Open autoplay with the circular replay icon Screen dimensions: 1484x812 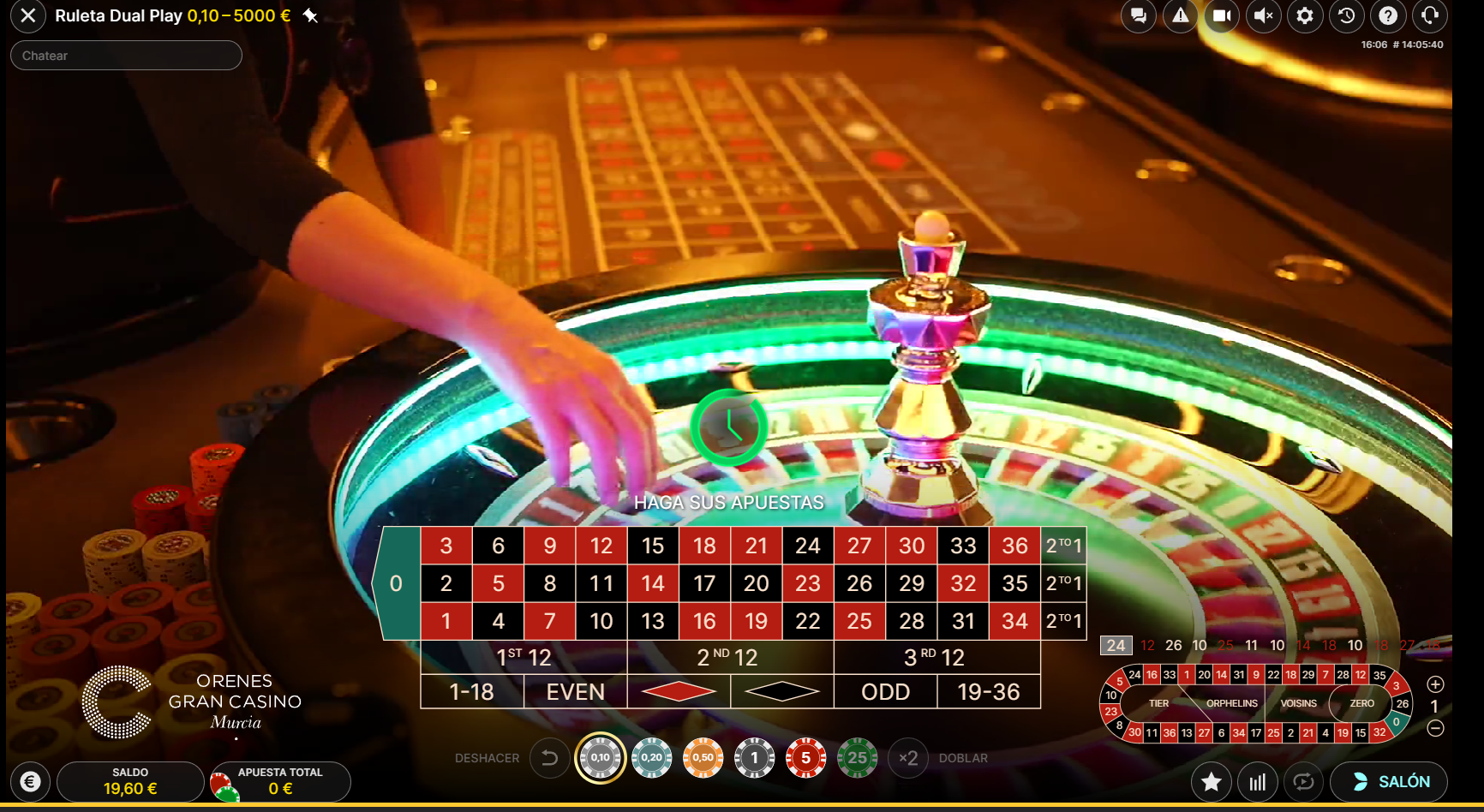point(1303,781)
